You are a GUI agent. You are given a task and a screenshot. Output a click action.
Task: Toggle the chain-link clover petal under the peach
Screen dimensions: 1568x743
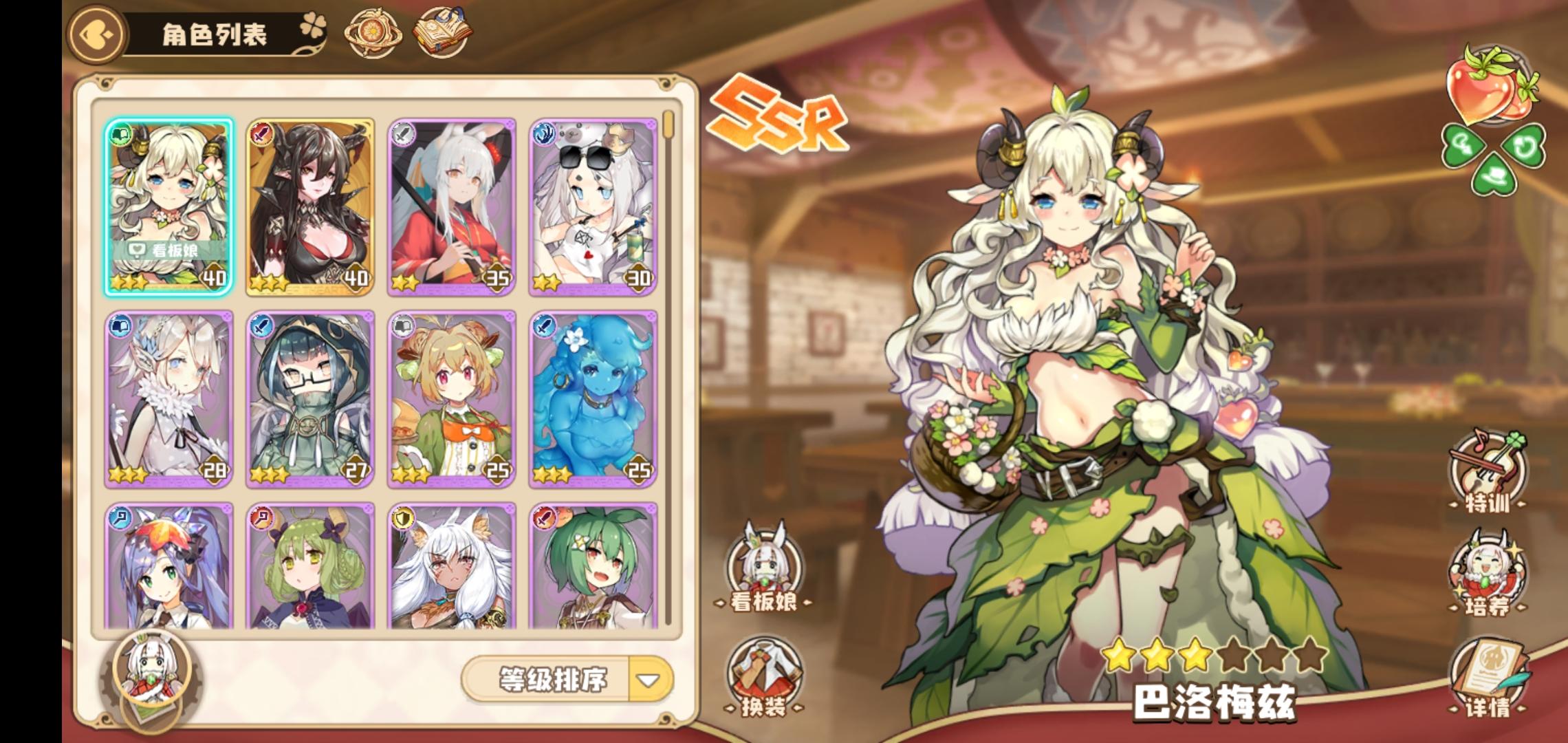(1463, 145)
